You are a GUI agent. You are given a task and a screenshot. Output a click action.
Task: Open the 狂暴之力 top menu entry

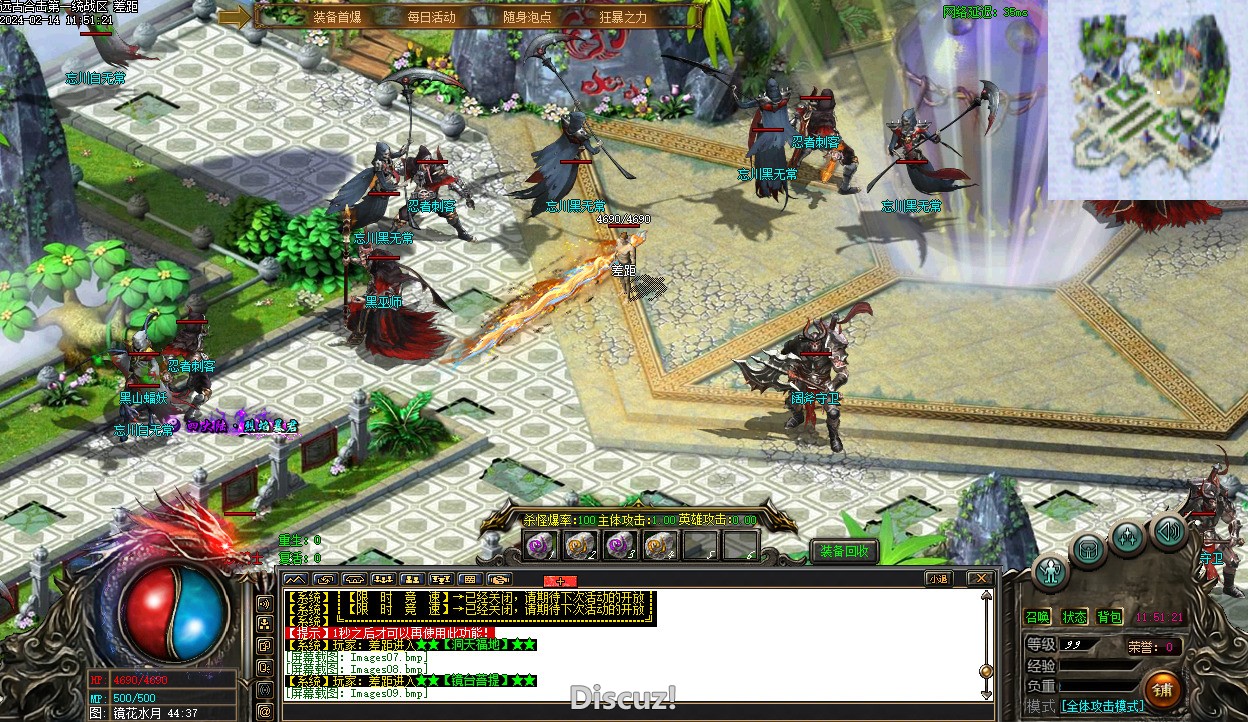(623, 17)
